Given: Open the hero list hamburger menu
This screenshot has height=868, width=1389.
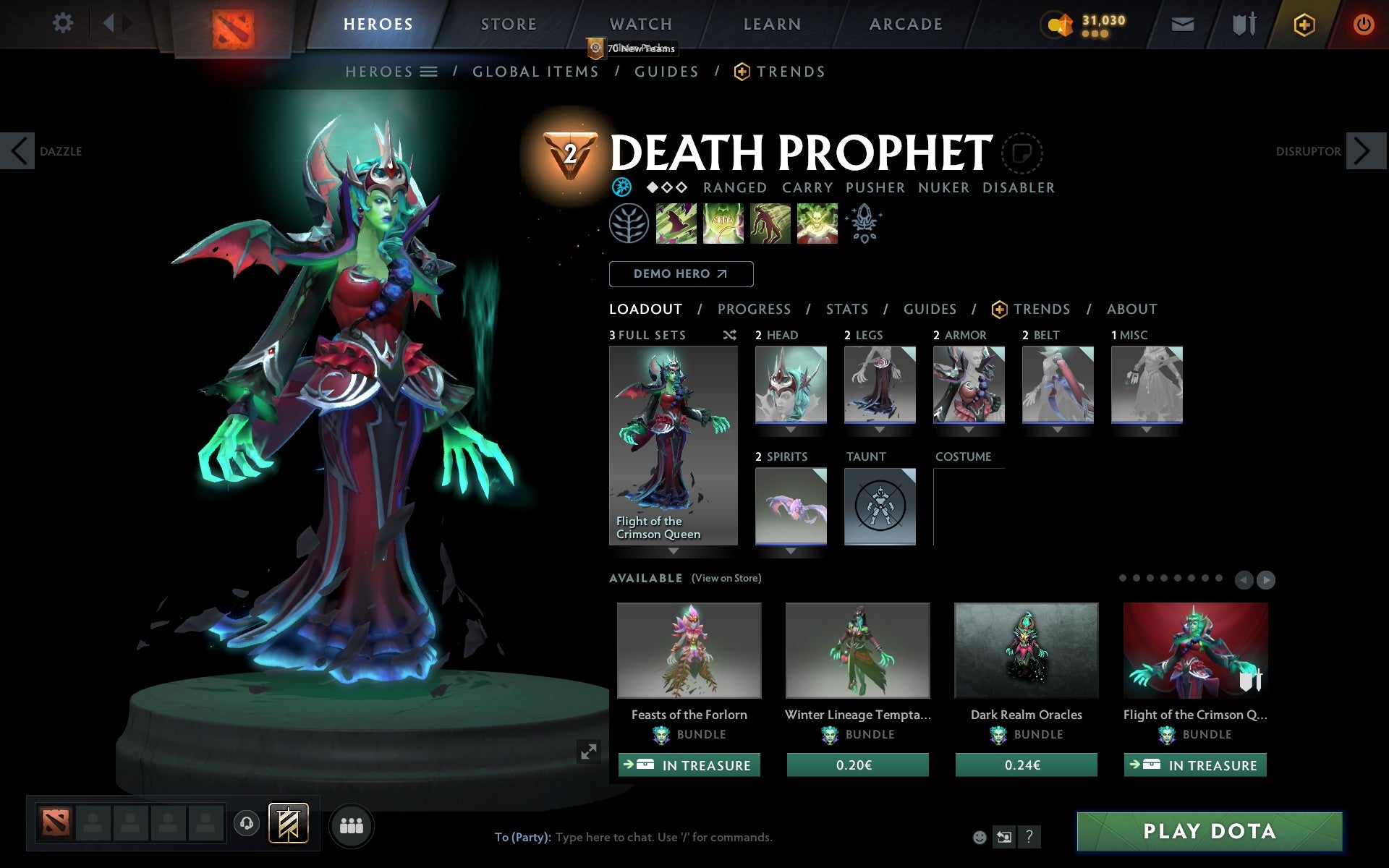Looking at the screenshot, I should (x=430, y=71).
